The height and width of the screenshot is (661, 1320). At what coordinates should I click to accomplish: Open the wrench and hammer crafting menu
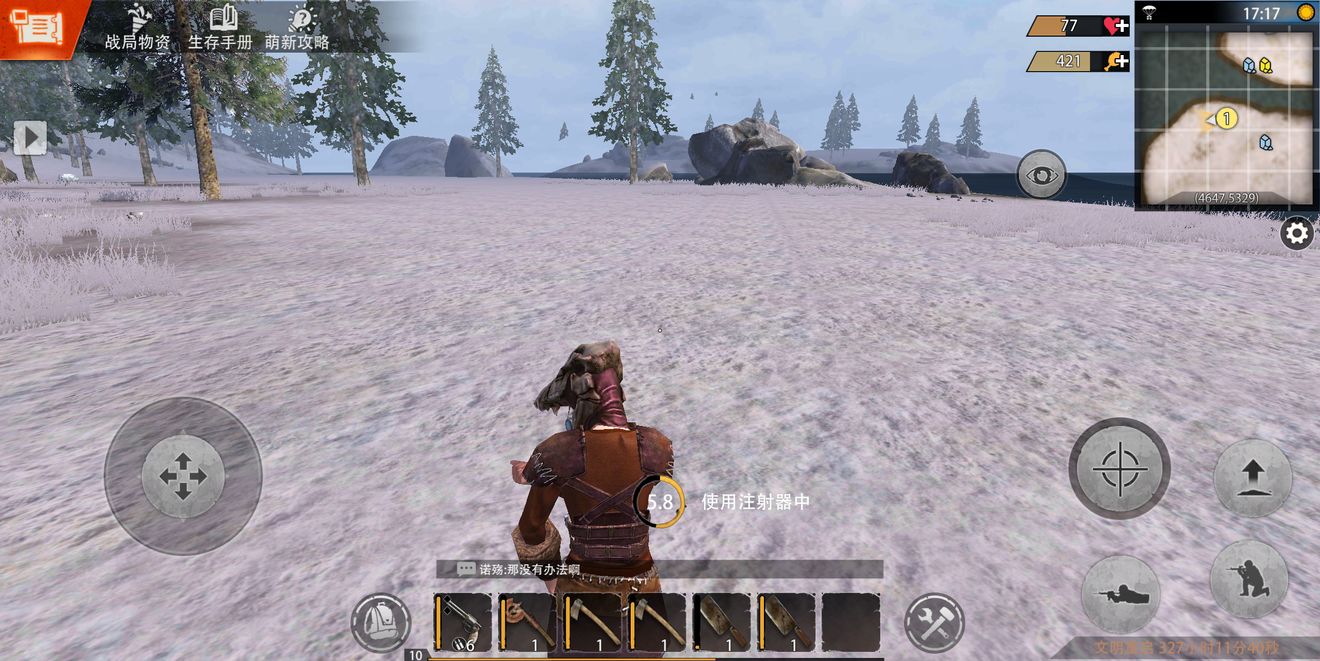934,622
